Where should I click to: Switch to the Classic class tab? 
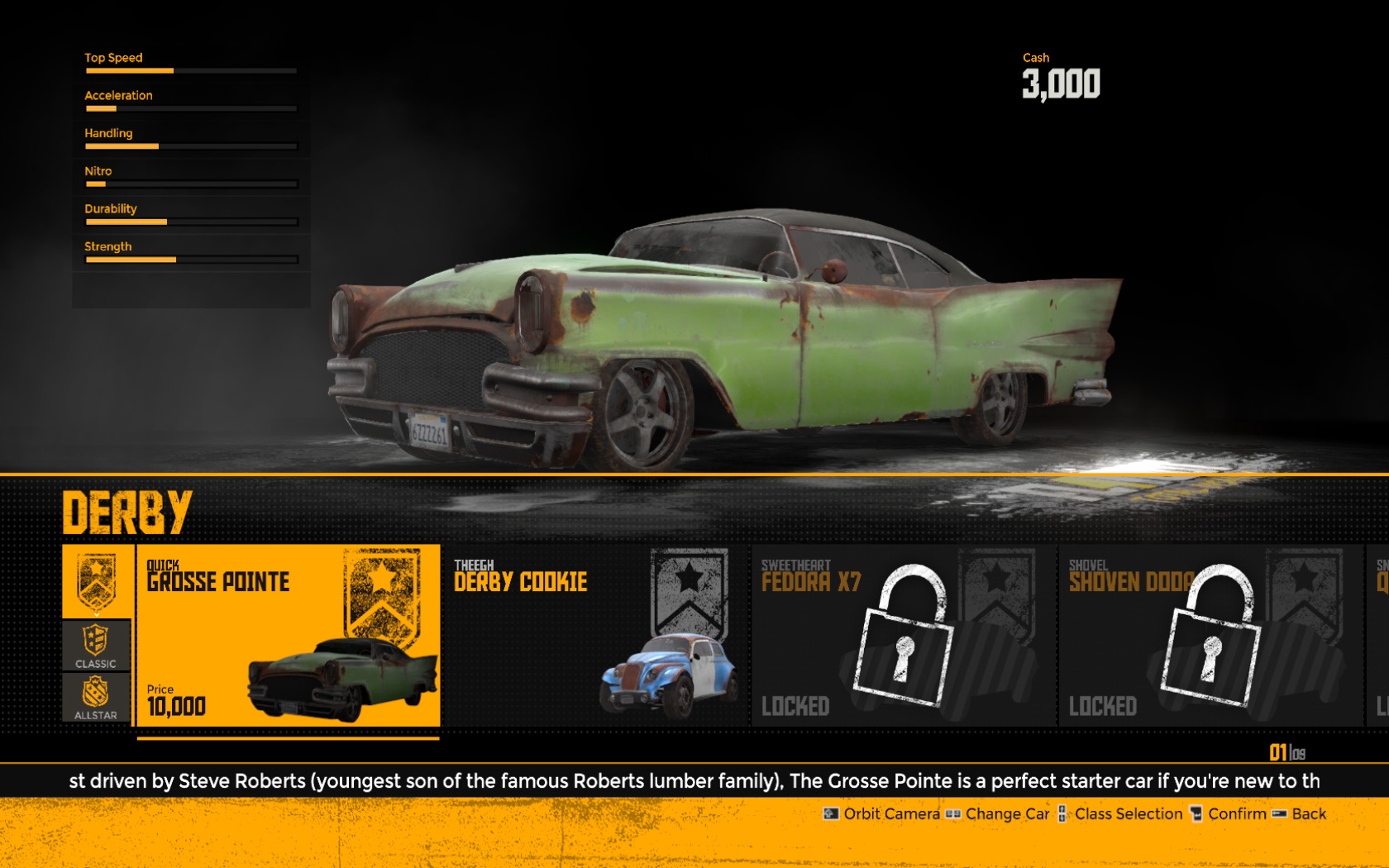(x=96, y=646)
